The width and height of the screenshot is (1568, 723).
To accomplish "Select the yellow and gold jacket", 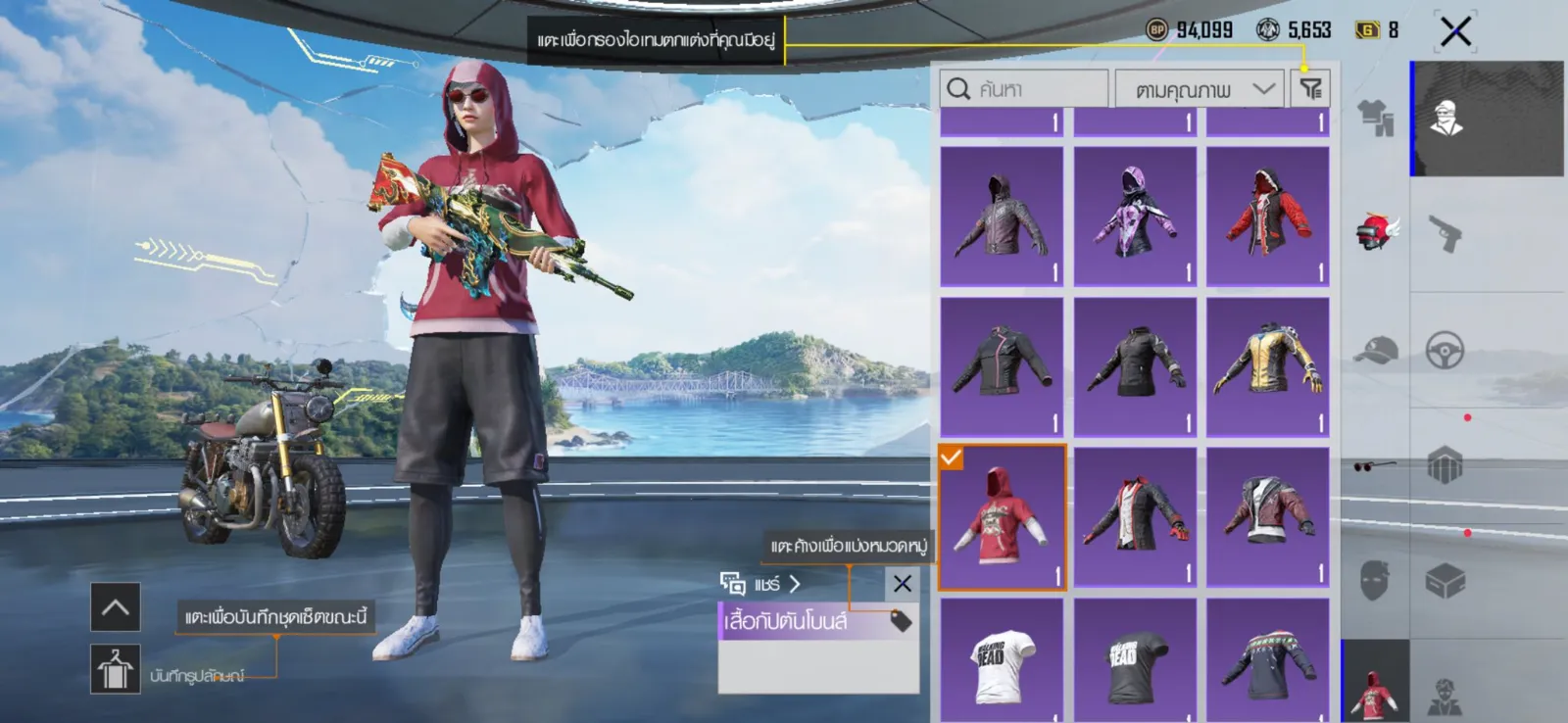I will (1267, 366).
